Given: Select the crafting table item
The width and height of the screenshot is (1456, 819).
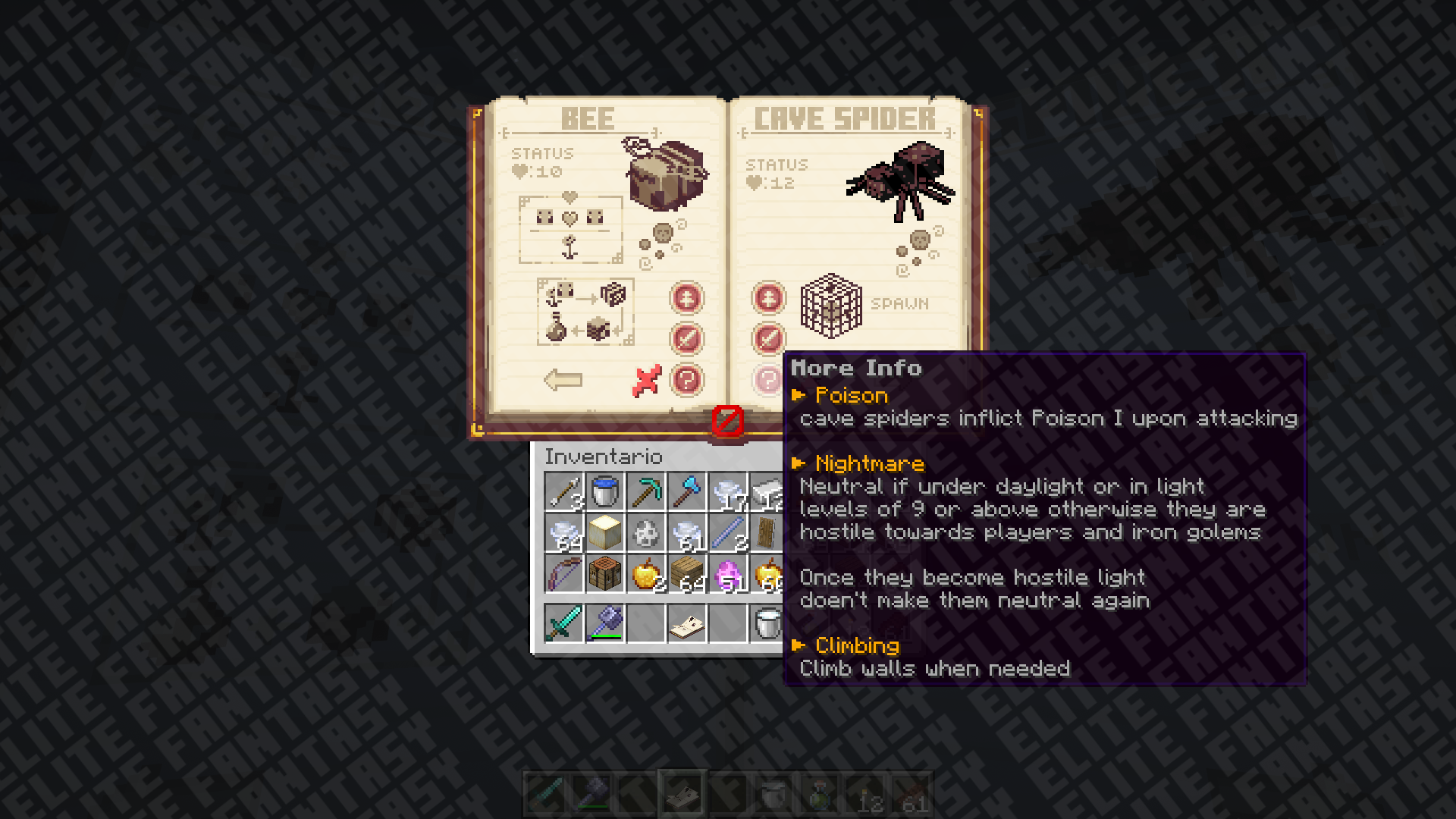Looking at the screenshot, I should click(605, 574).
